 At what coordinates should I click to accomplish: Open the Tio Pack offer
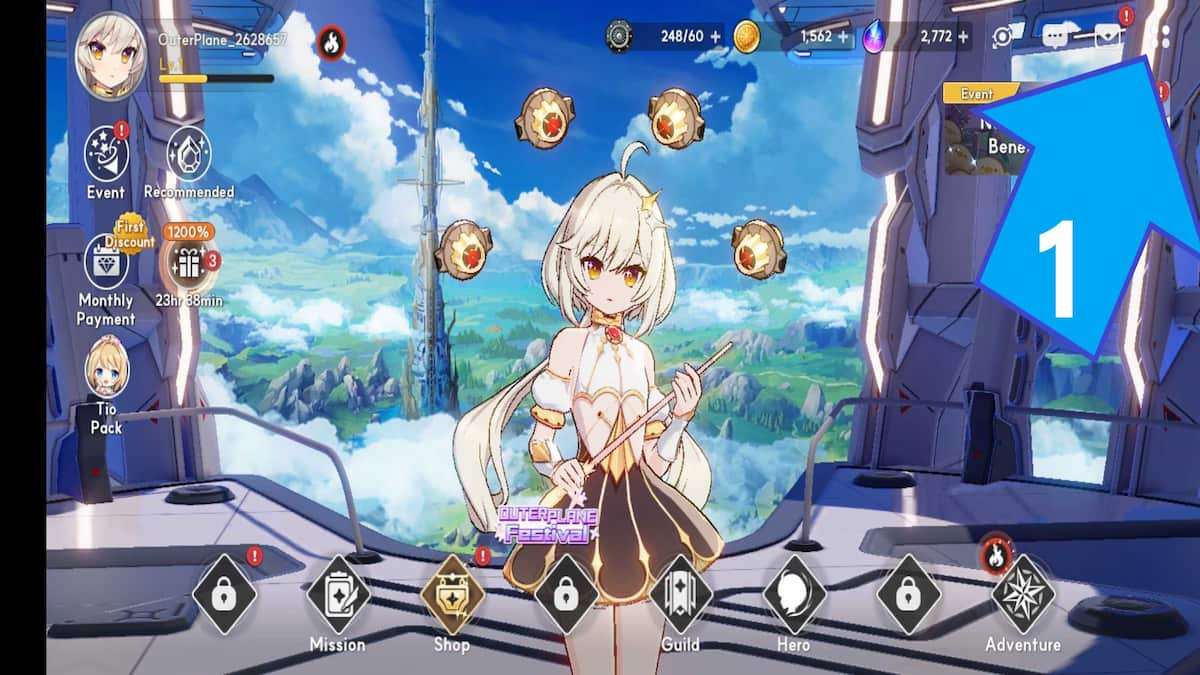106,368
